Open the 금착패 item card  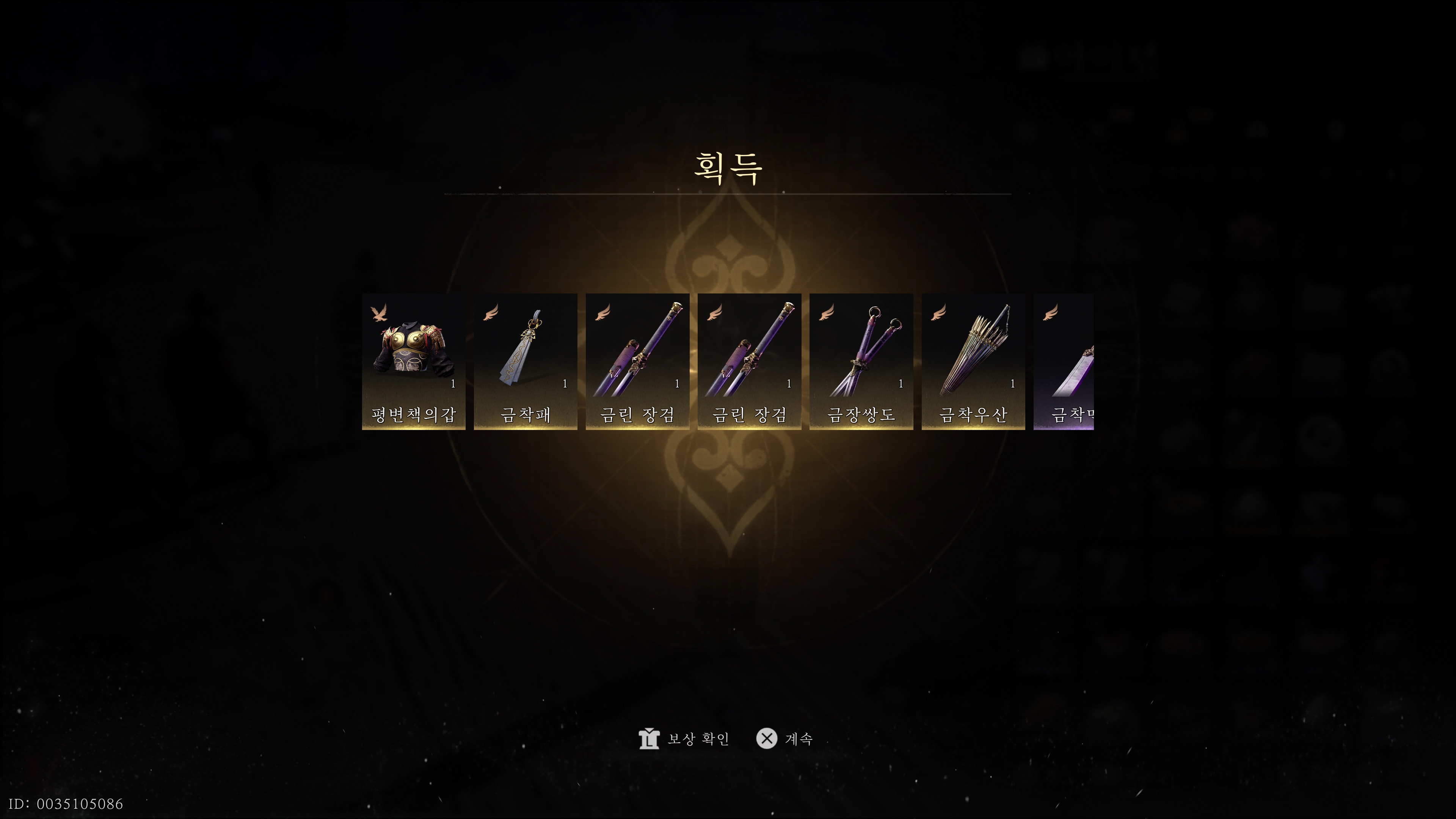(x=526, y=362)
